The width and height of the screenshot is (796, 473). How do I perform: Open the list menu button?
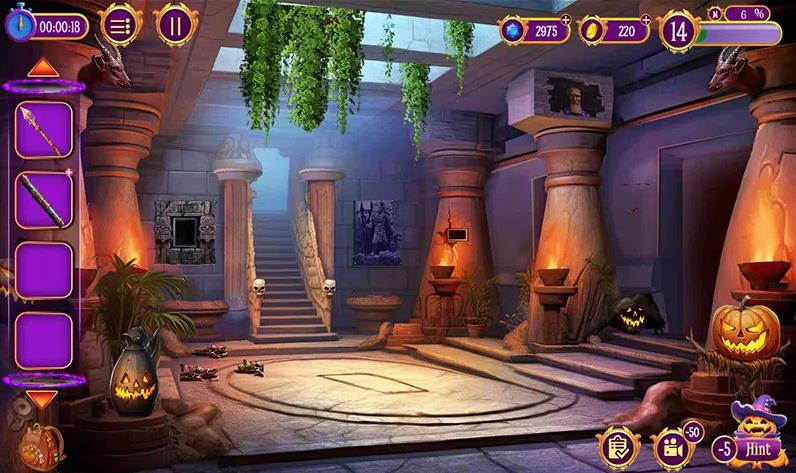(x=120, y=26)
